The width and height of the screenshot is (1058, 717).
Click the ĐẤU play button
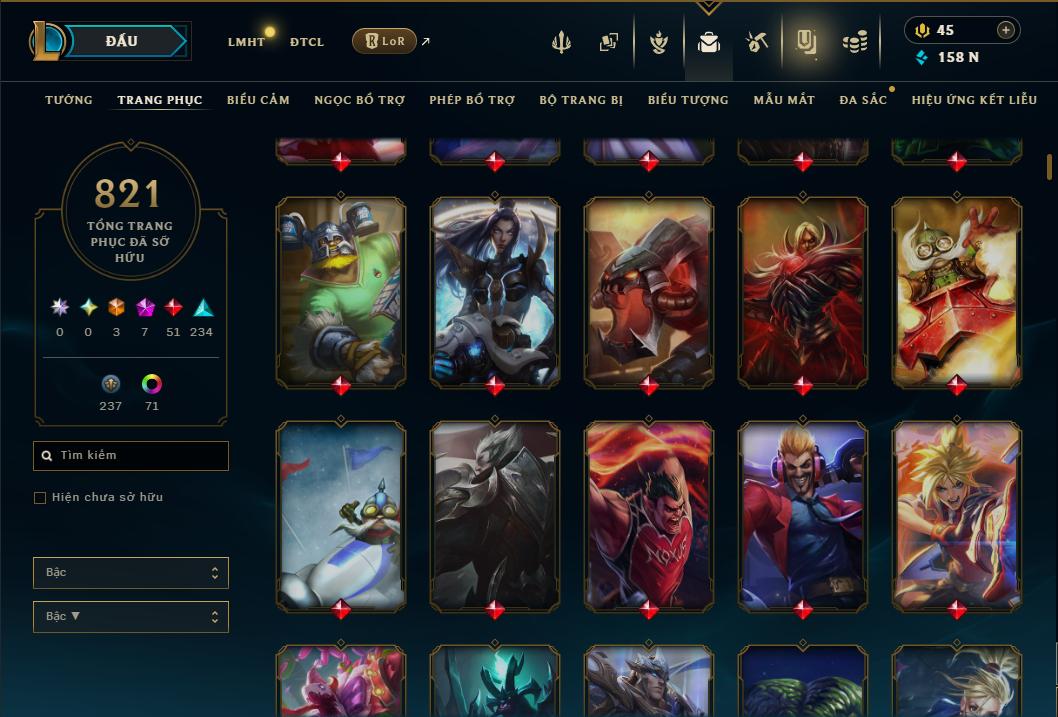point(121,41)
